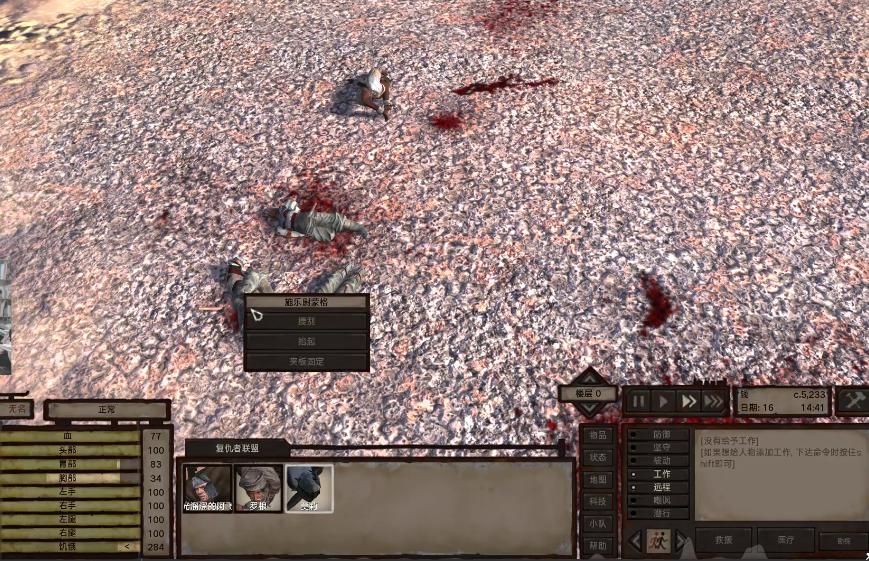Set game speed to triple fast-forward

[714, 401]
